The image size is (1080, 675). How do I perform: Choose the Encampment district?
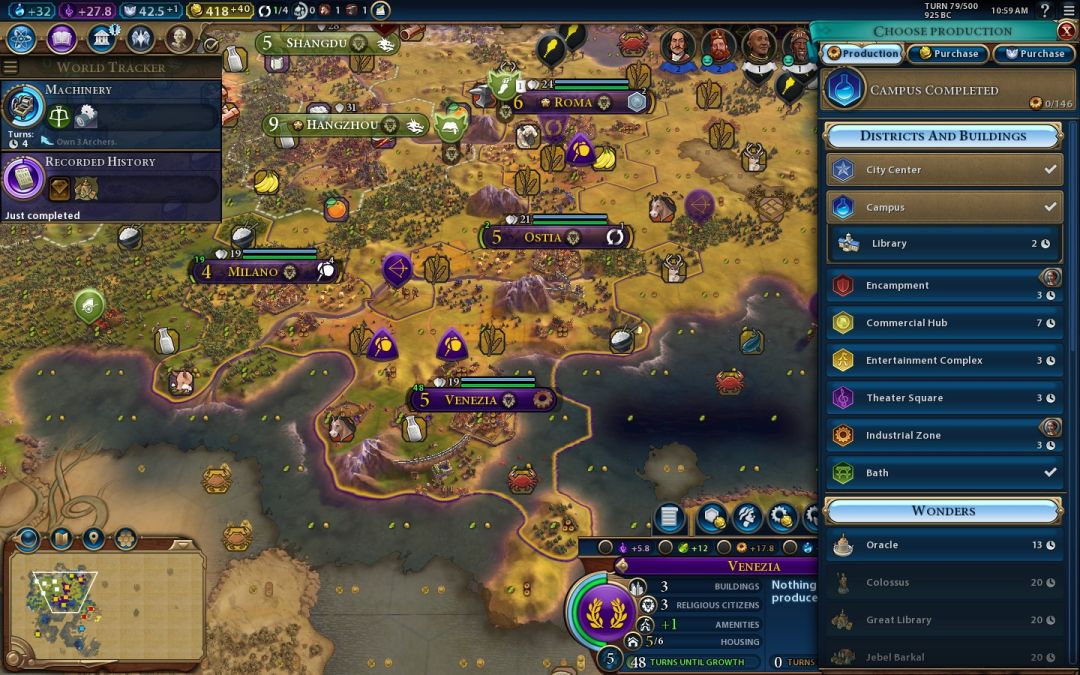pos(944,285)
